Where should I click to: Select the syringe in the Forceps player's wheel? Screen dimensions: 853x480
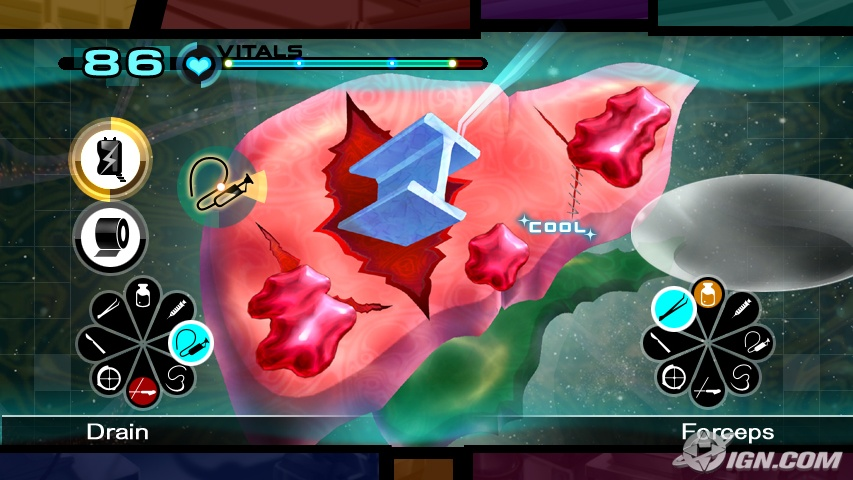[741, 309]
